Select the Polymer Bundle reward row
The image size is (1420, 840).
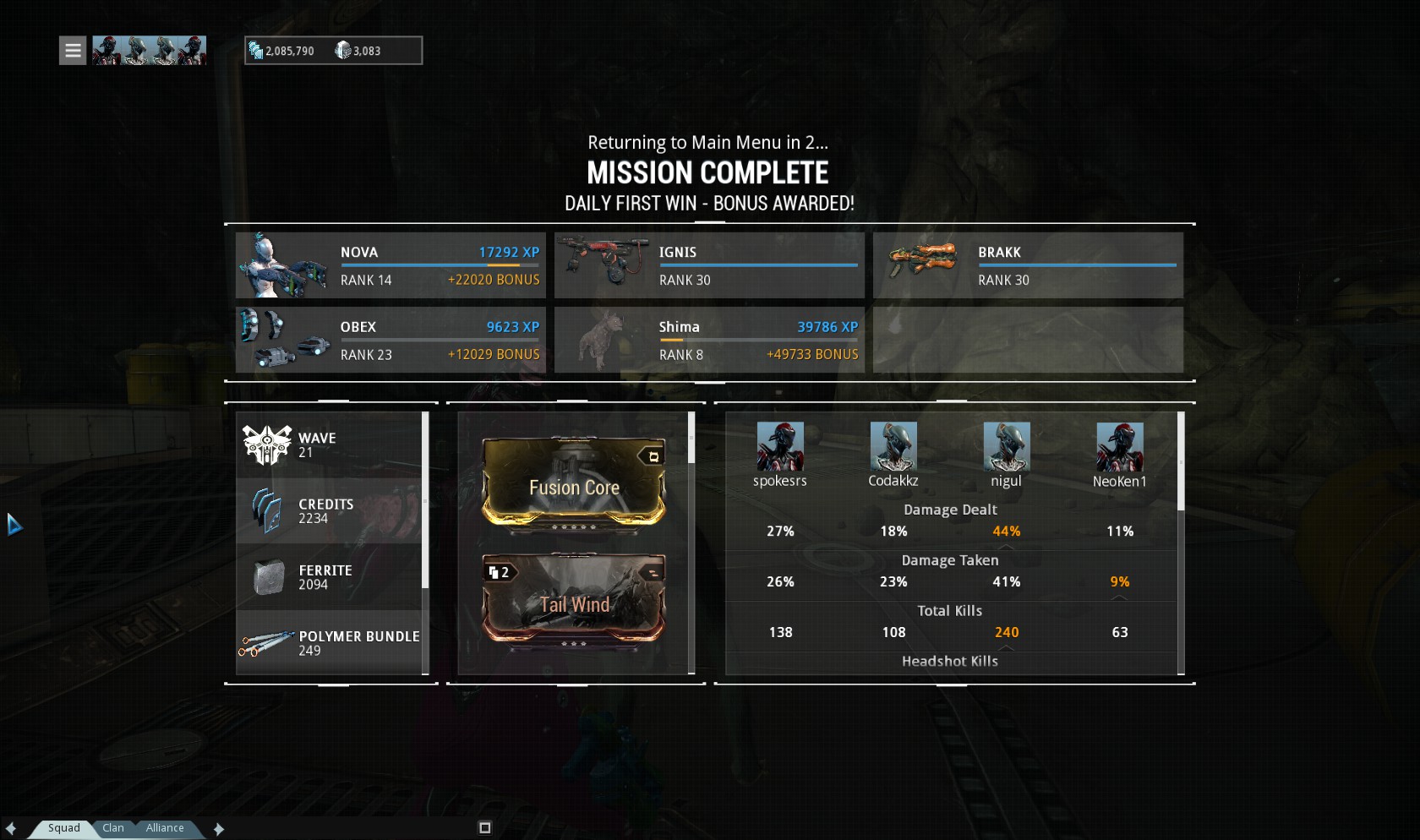tap(330, 643)
